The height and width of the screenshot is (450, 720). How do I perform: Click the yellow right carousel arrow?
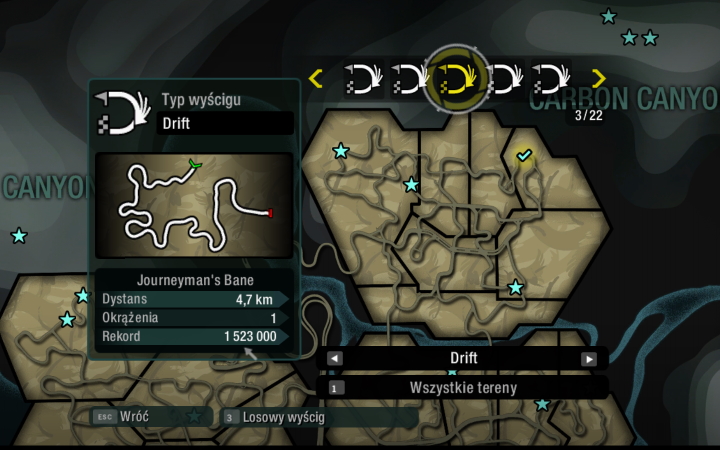599,78
